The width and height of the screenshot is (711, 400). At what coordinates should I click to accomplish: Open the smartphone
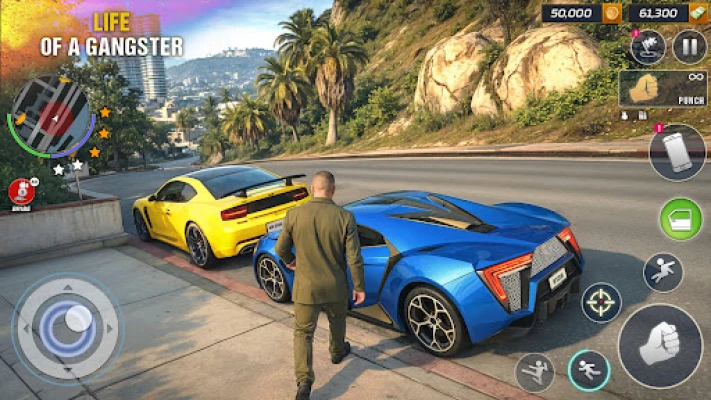pyautogui.click(x=677, y=153)
